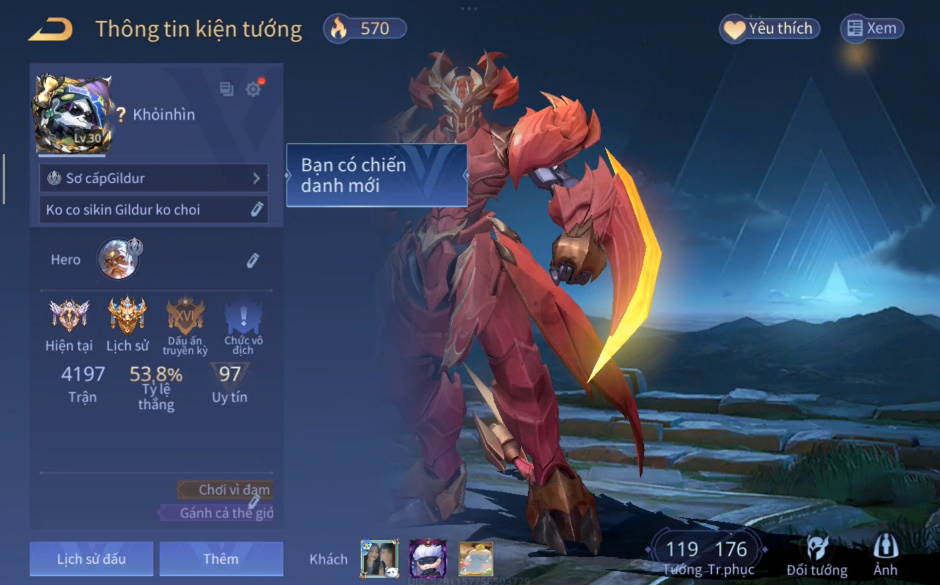This screenshot has width=940, height=585.
Task: Click the Thêm button
Action: coord(221,559)
